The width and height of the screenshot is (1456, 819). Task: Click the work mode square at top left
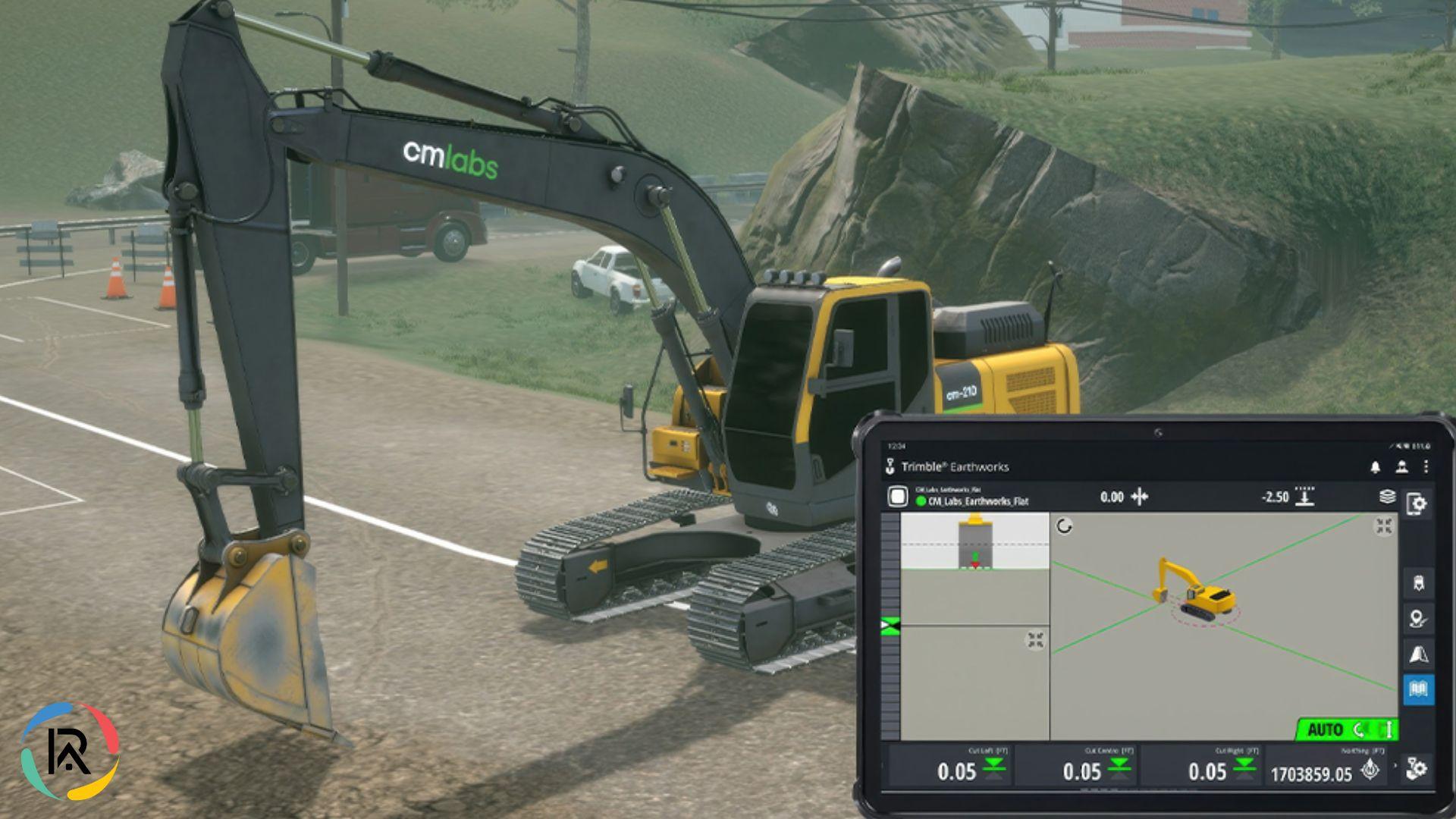[x=897, y=495]
